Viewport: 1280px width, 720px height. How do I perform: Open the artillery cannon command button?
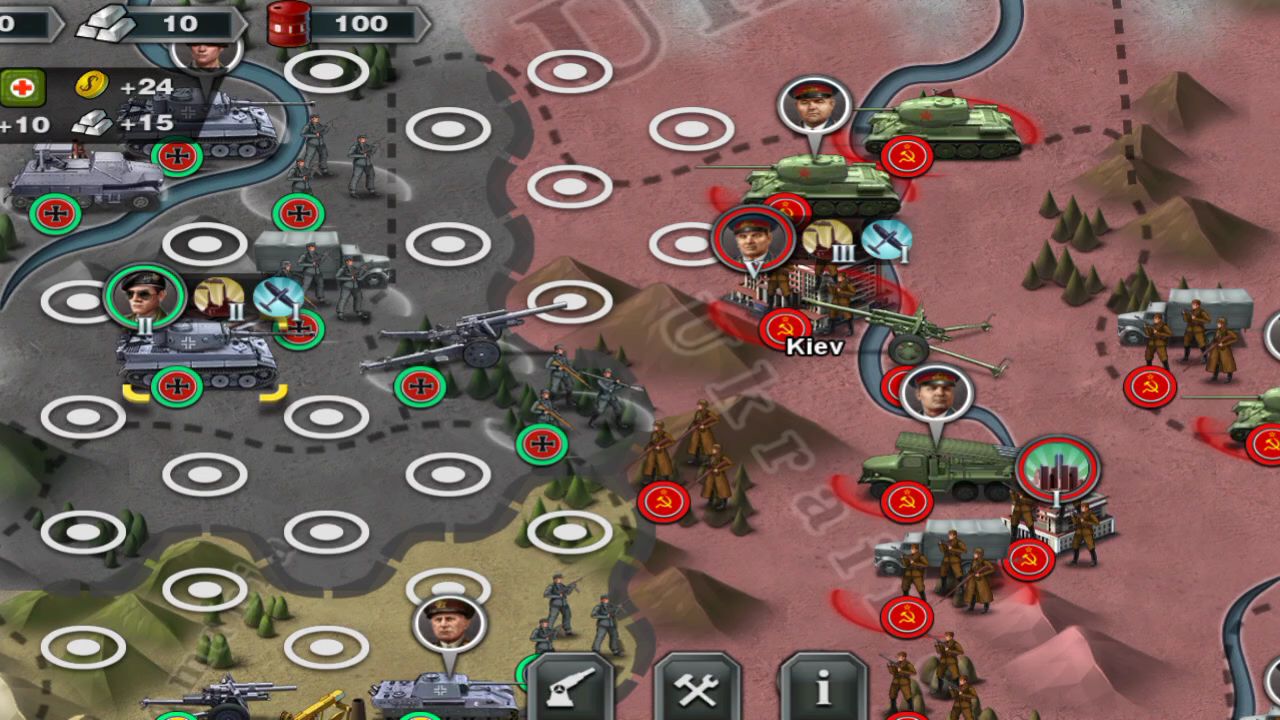570,687
